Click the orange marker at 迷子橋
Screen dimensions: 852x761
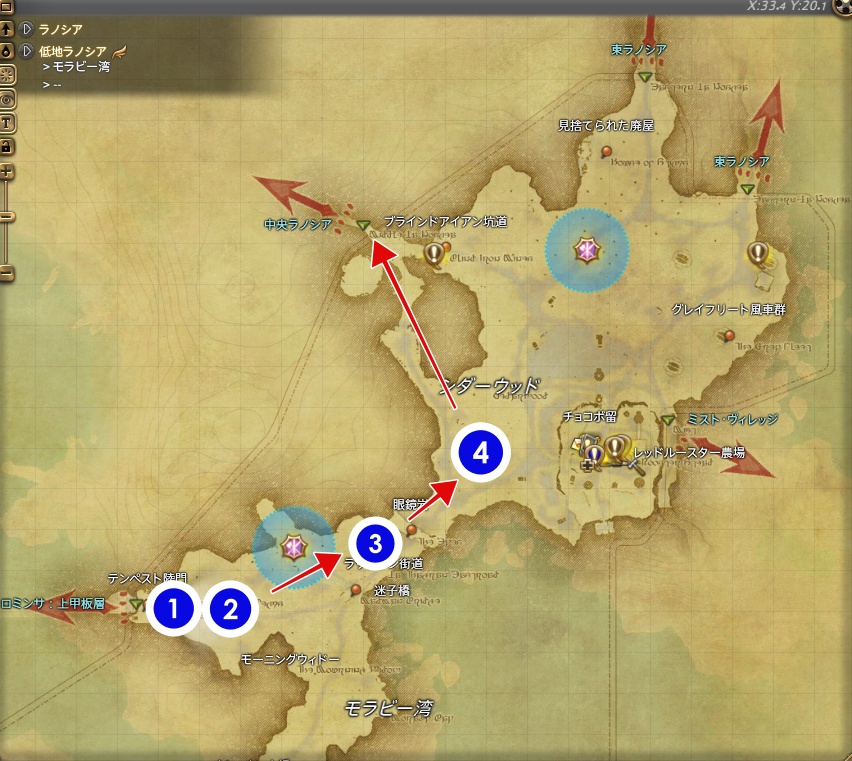[356, 591]
